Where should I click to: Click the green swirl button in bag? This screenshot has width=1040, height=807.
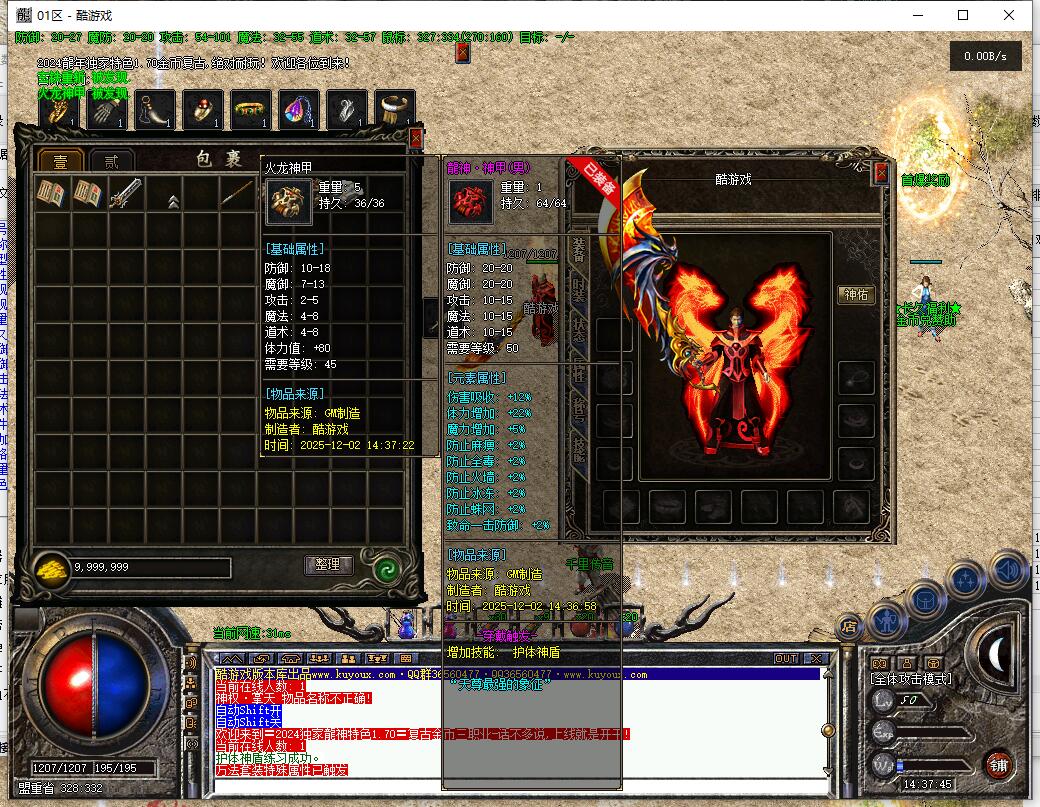coord(385,567)
